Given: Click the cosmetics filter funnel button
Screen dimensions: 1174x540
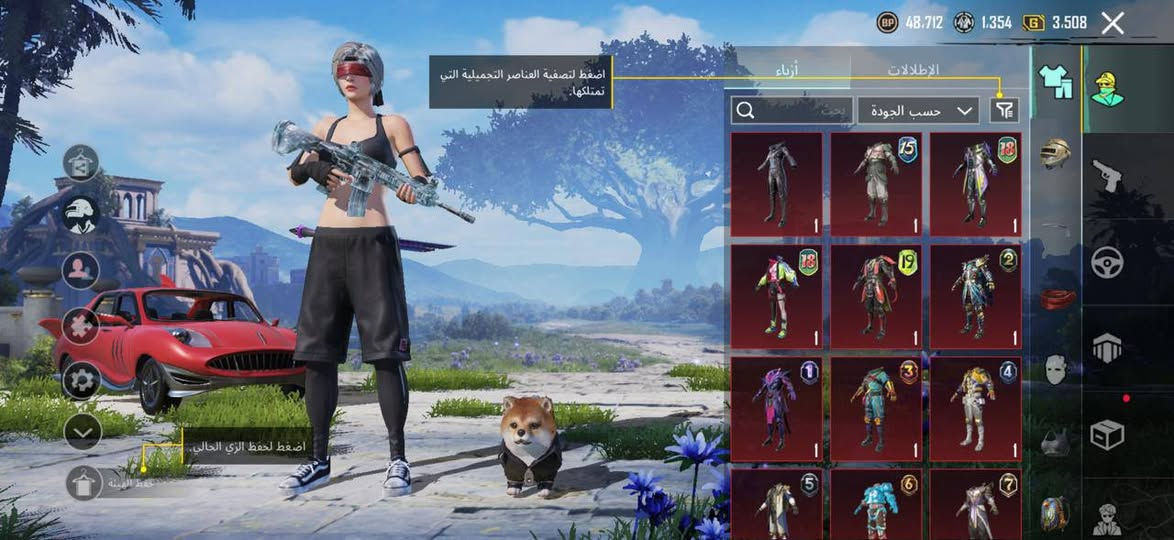Looking at the screenshot, I should click(x=1004, y=110).
